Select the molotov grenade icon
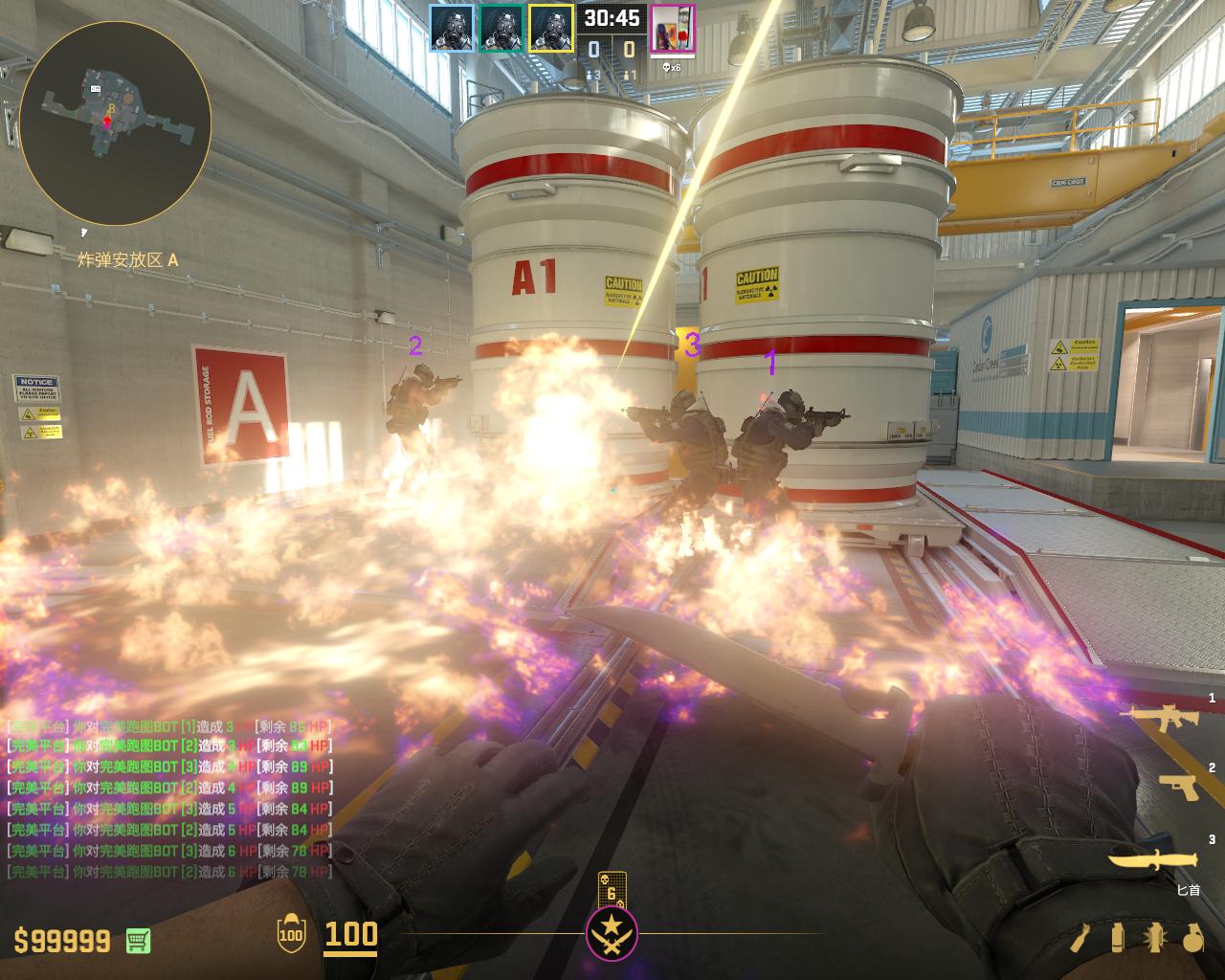The image size is (1225, 980). (x=1080, y=938)
